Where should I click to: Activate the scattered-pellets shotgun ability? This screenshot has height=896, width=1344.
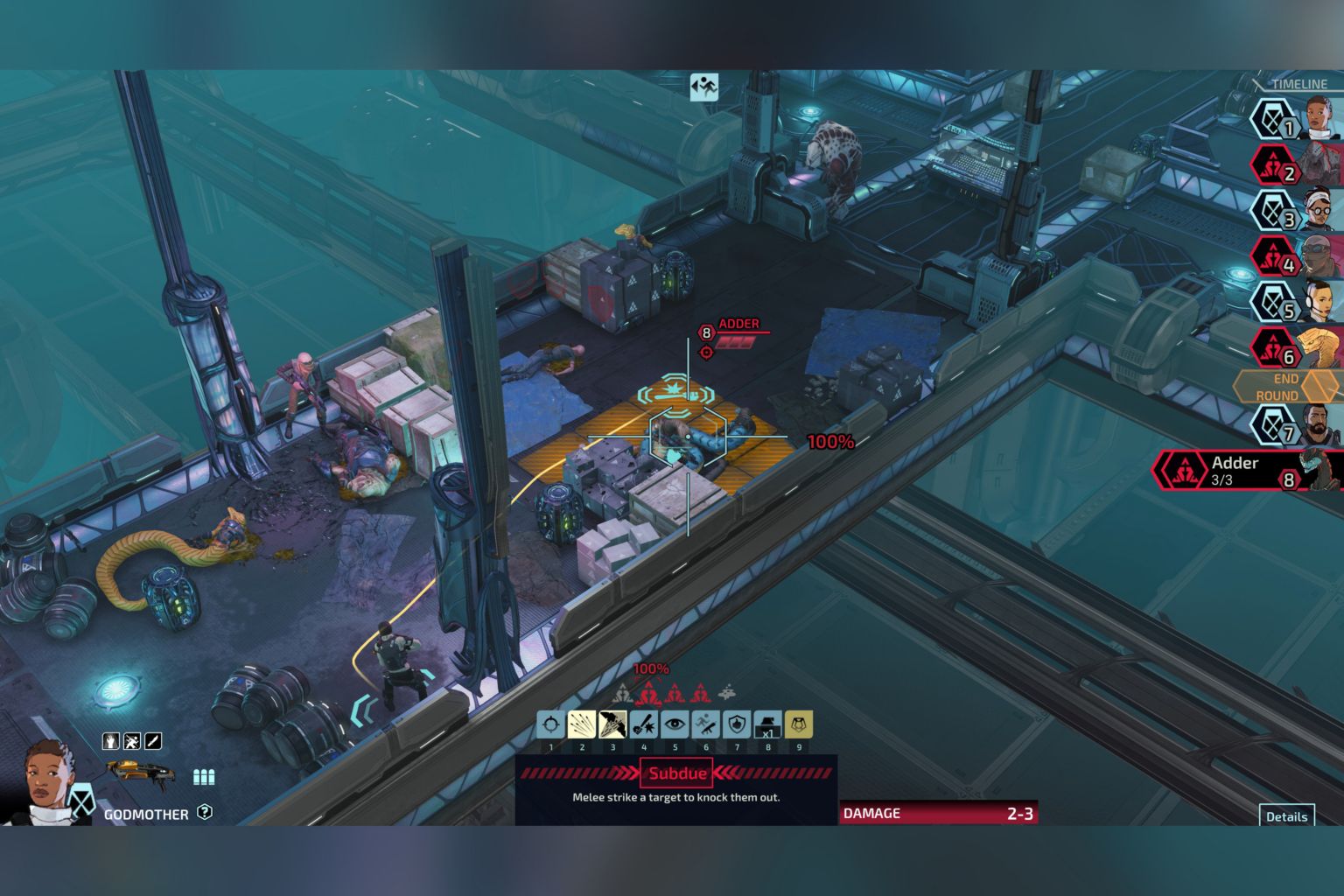[582, 724]
